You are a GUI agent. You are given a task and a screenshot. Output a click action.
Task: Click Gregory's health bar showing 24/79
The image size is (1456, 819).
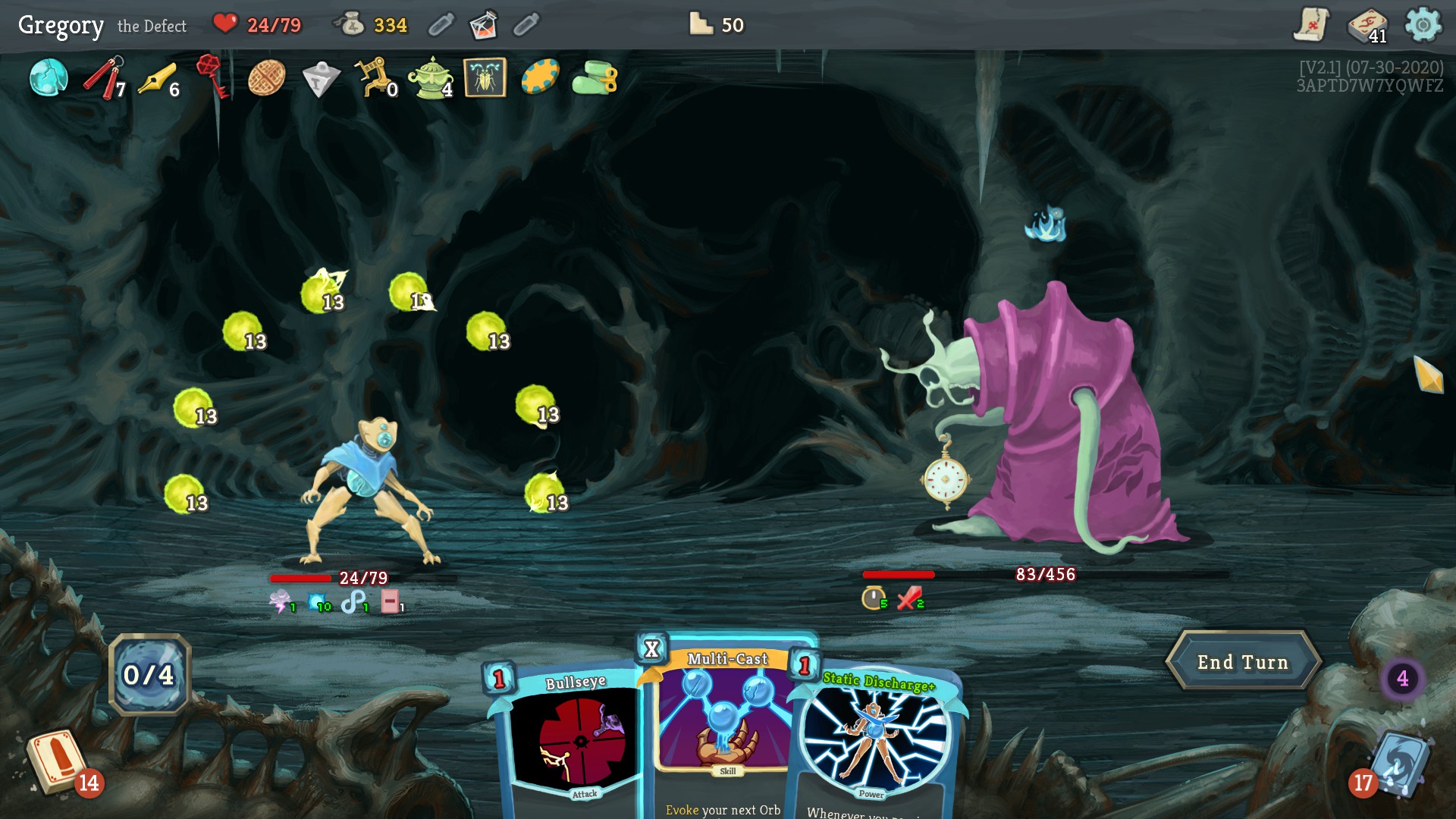(328, 577)
